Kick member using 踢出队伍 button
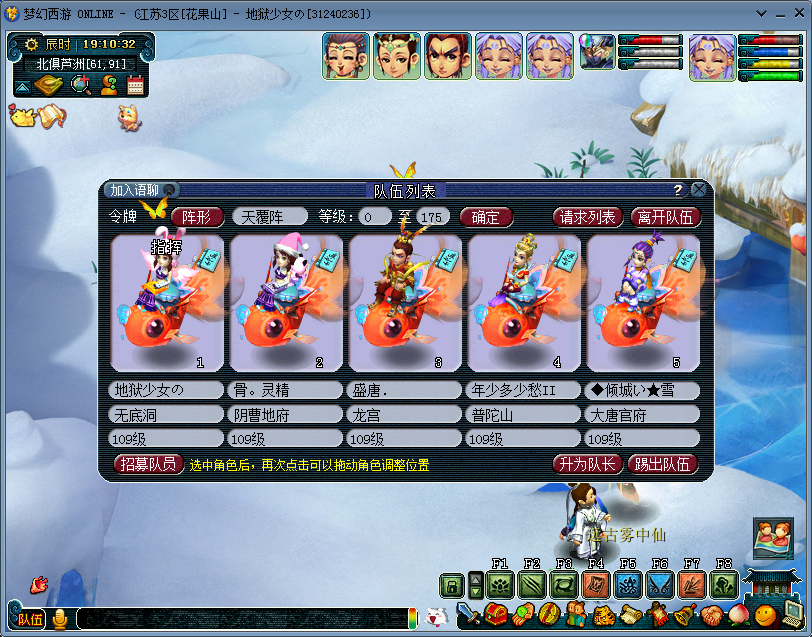The image size is (812, 637). click(663, 464)
